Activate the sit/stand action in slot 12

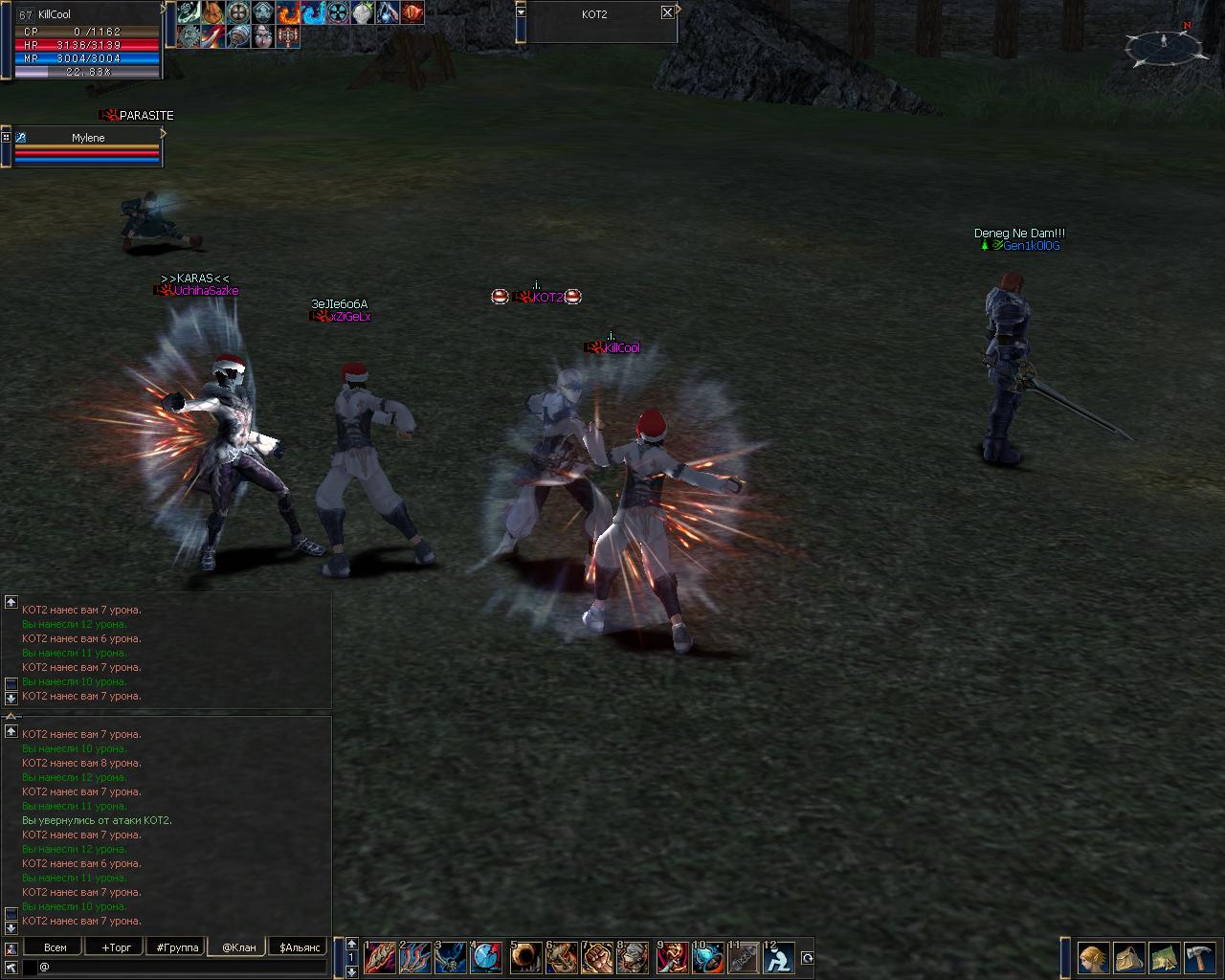tap(778, 958)
